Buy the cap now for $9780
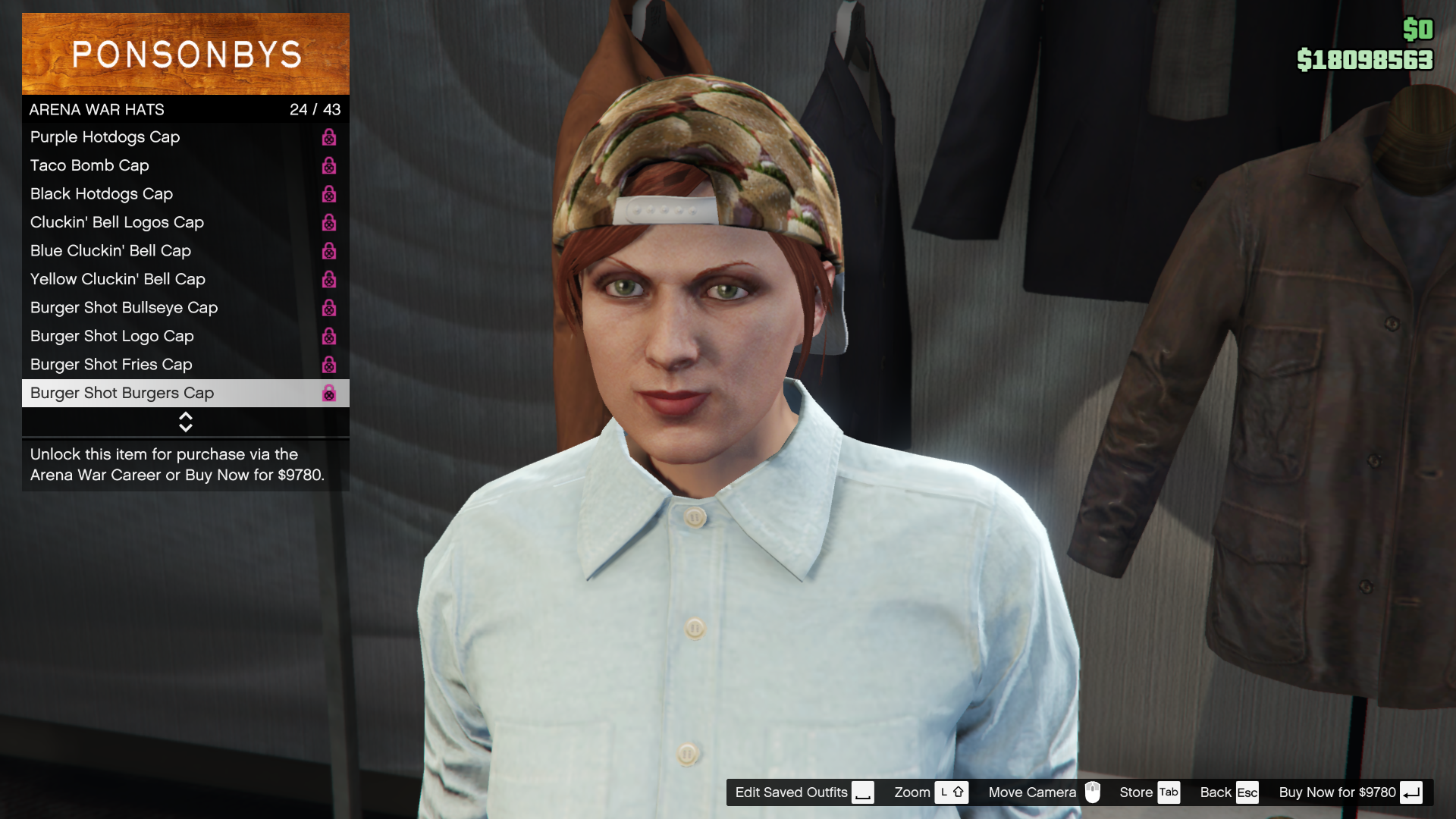Viewport: 1456px width, 819px height. [x=1350, y=792]
